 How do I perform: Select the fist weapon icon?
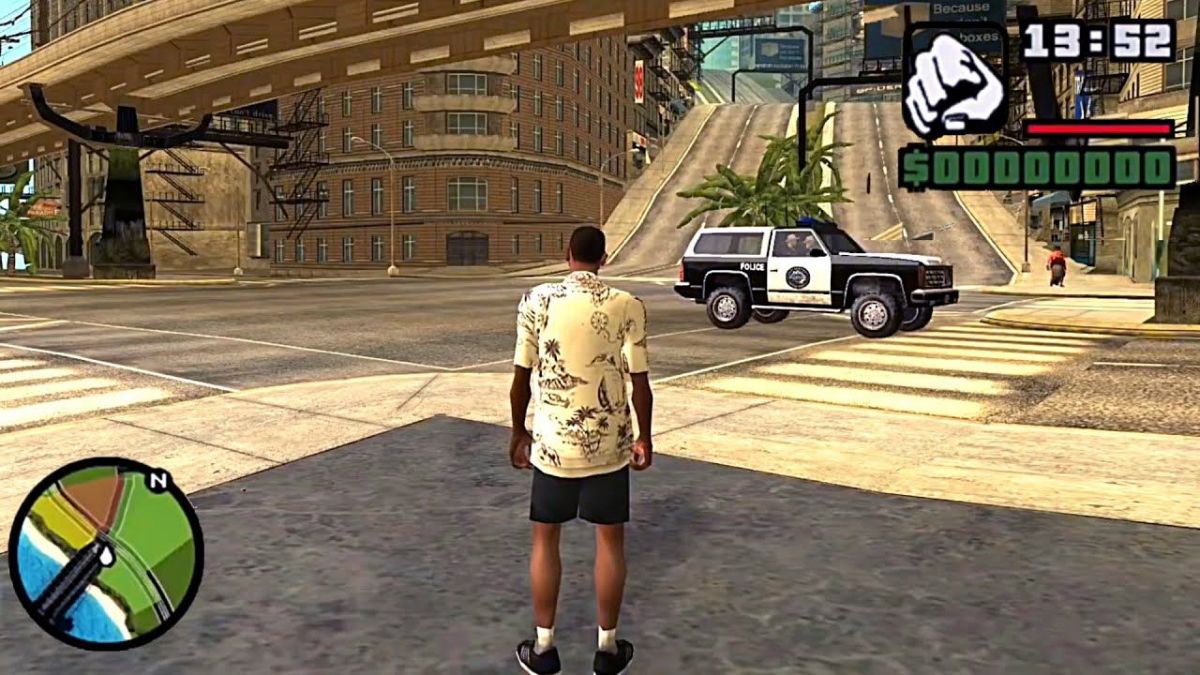(953, 82)
